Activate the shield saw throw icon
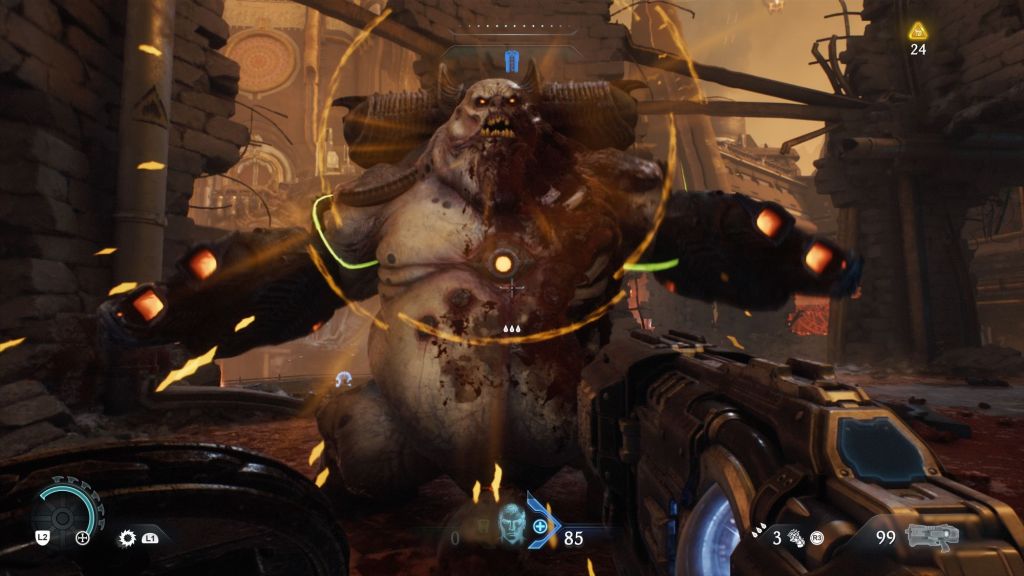 point(128,537)
